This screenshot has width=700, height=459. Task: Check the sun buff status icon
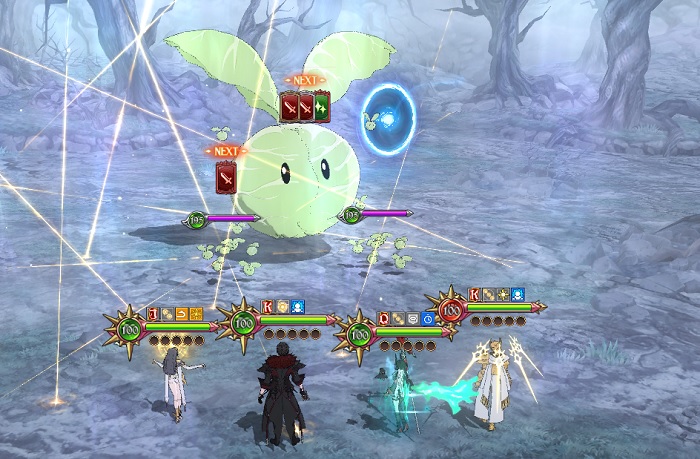(503, 295)
